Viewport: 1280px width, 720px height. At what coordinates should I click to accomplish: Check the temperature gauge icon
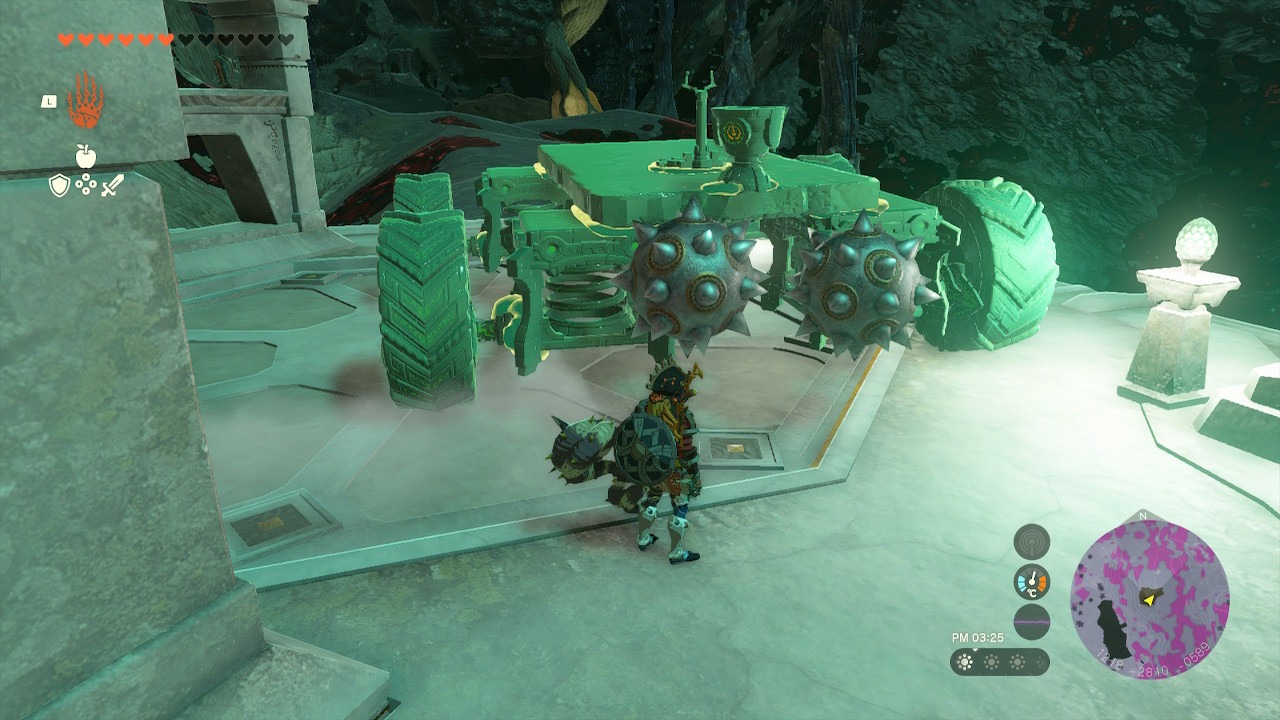1032,582
